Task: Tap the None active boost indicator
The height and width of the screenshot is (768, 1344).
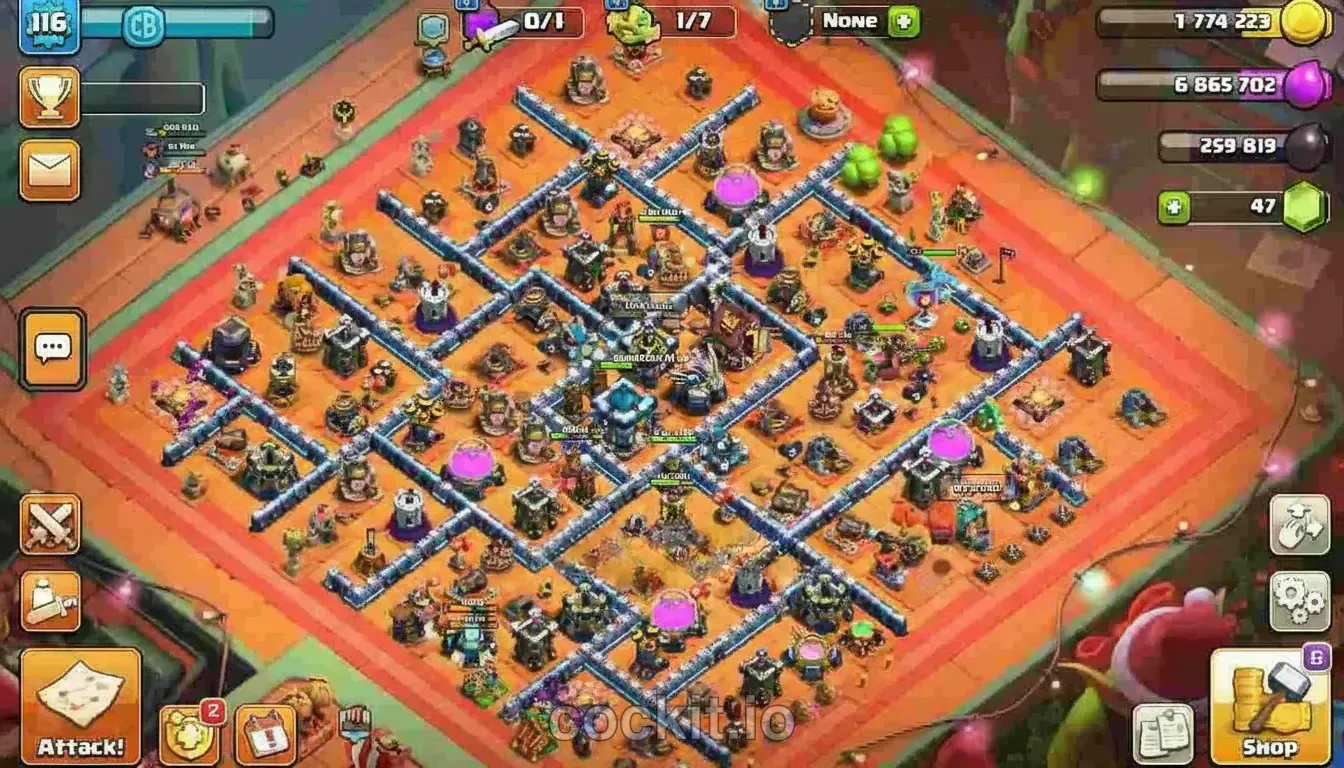Action: pyautogui.click(x=849, y=20)
